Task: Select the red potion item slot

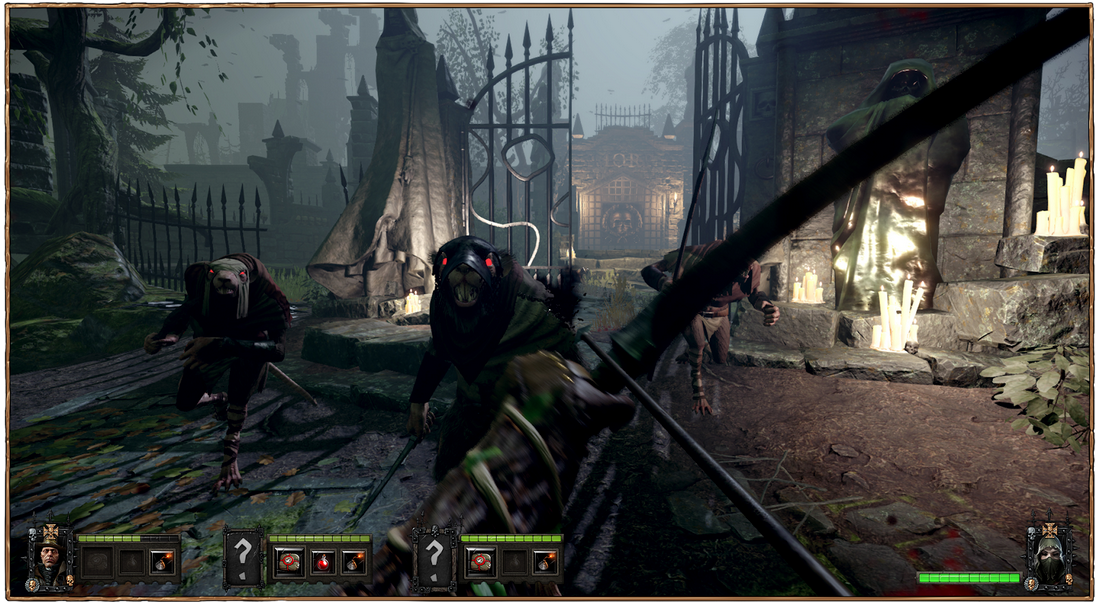Action: pyautogui.click(x=322, y=561)
